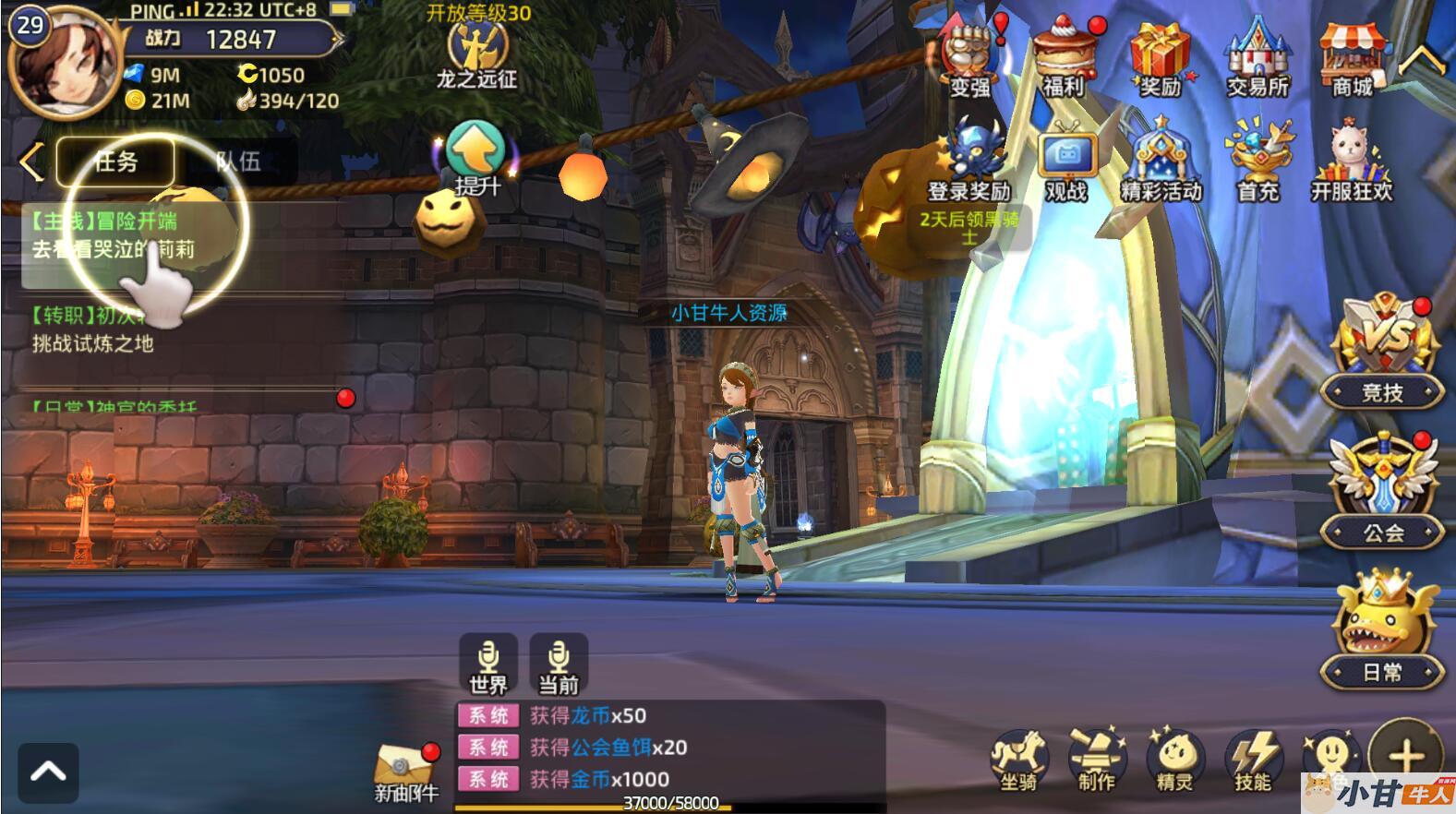The image size is (1456, 814).
Task: Open the 福利 cake welfare menu
Action: [1065, 57]
